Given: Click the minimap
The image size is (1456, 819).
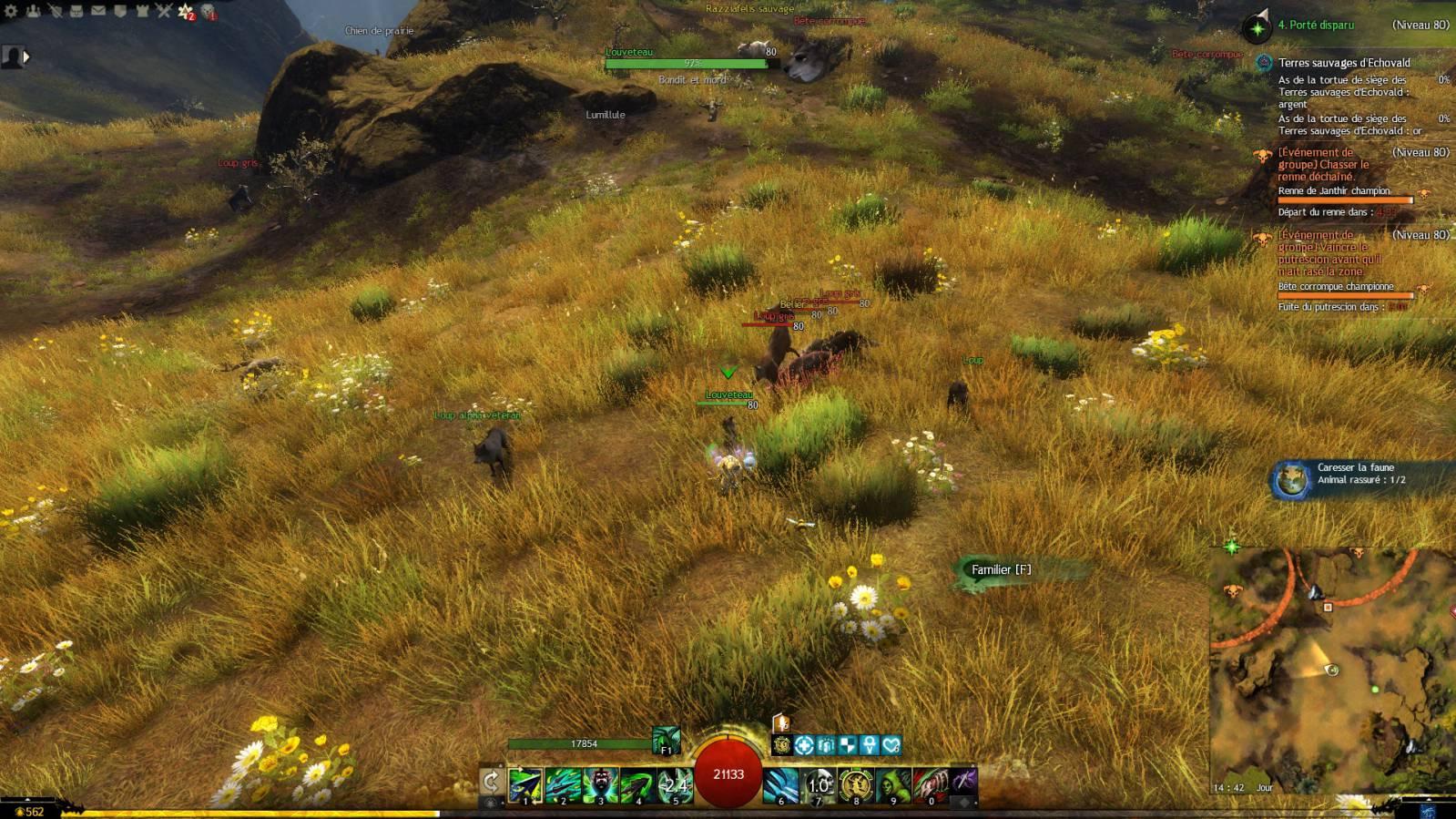Looking at the screenshot, I should [1329, 670].
